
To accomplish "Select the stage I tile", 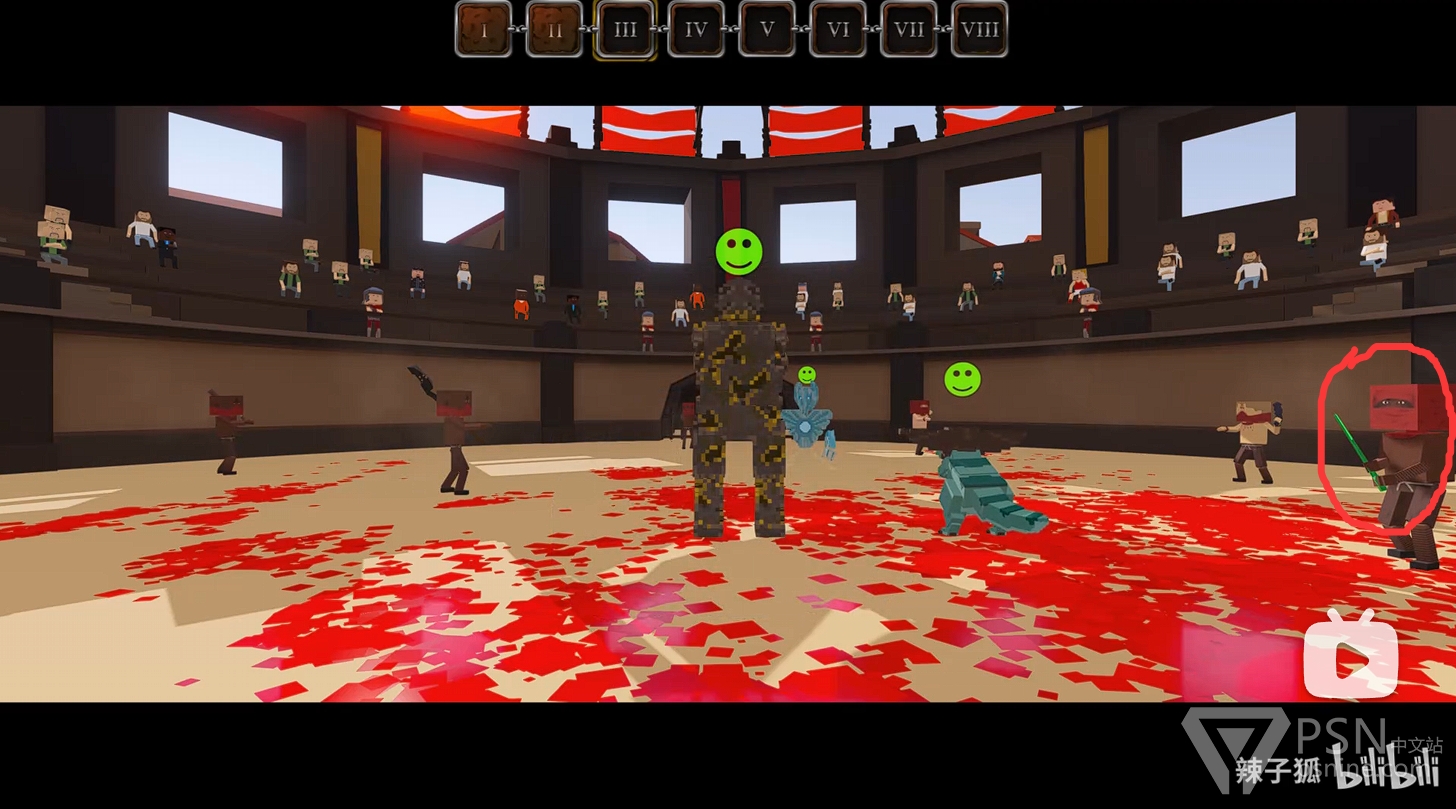I will [x=484, y=29].
